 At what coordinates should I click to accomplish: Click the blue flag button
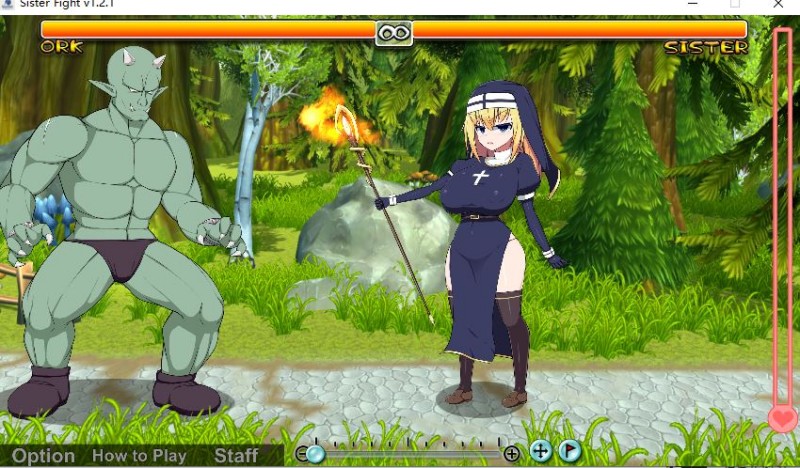(x=569, y=451)
